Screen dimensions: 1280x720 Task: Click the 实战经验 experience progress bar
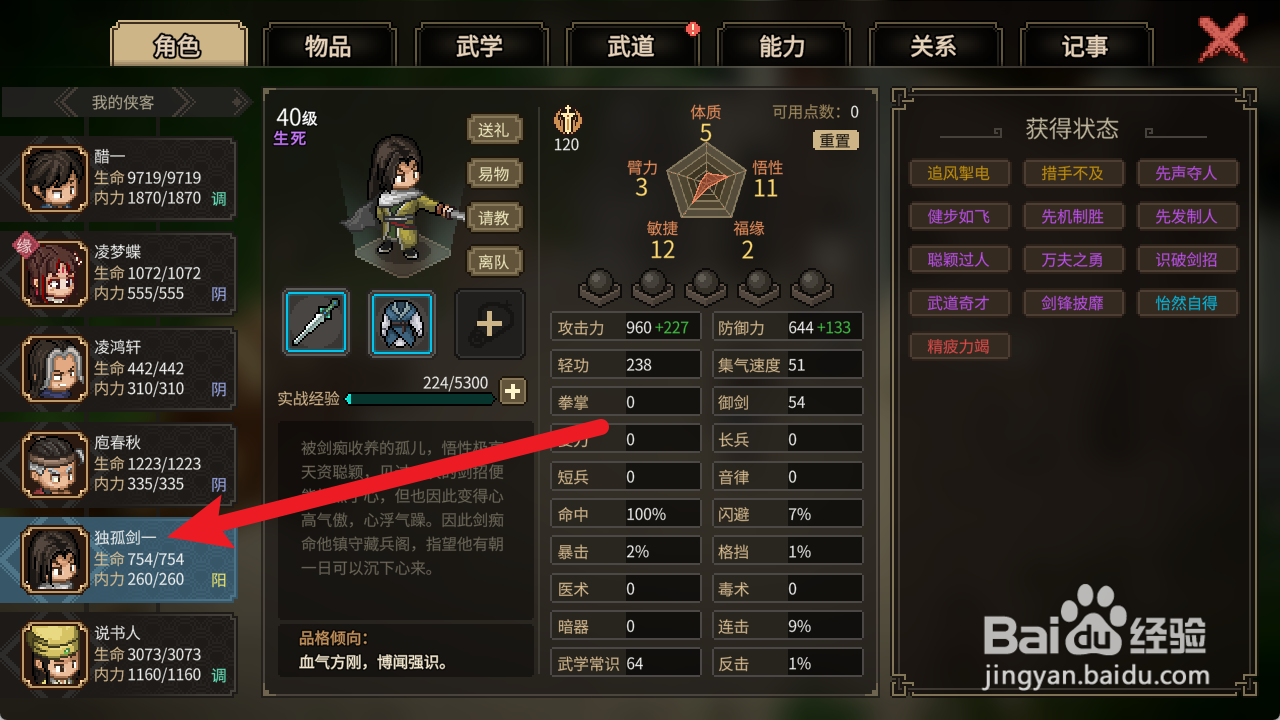(420, 399)
